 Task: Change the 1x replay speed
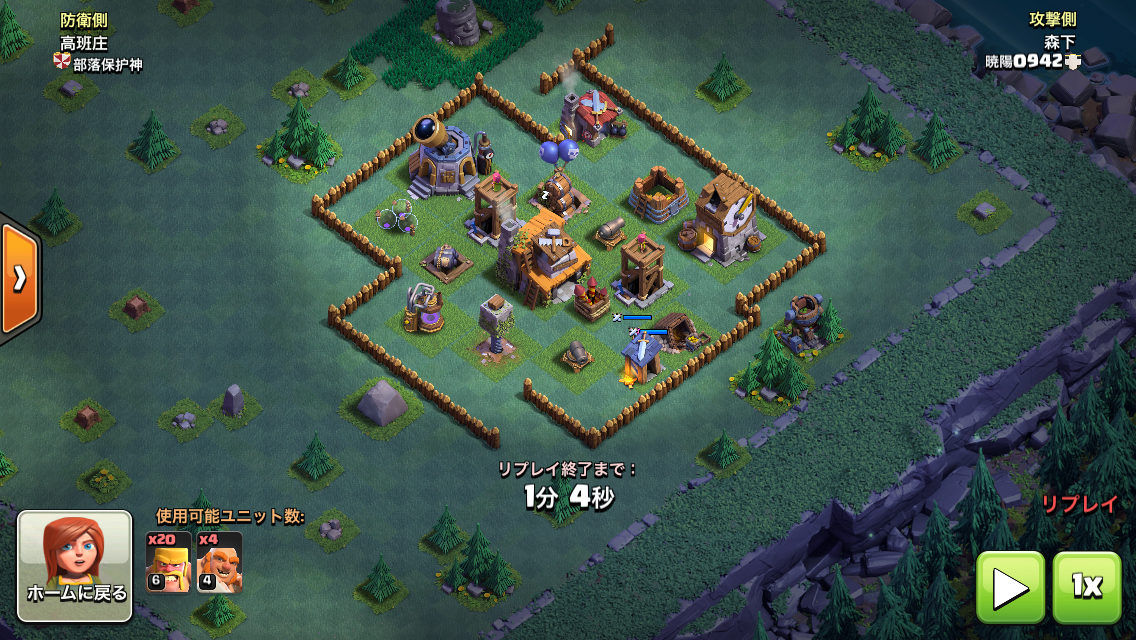(1087, 587)
